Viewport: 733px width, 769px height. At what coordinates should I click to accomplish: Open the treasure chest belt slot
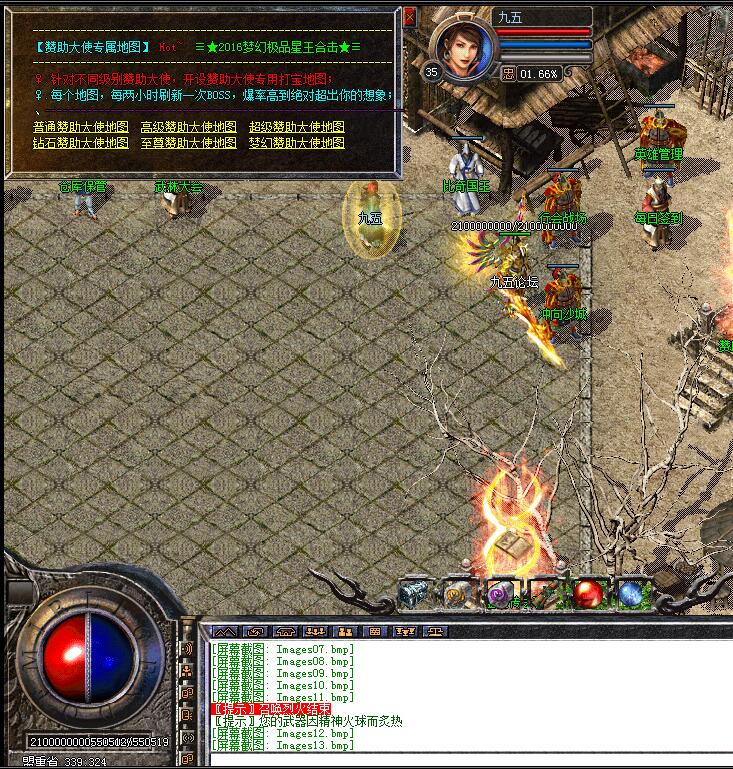pos(413,594)
